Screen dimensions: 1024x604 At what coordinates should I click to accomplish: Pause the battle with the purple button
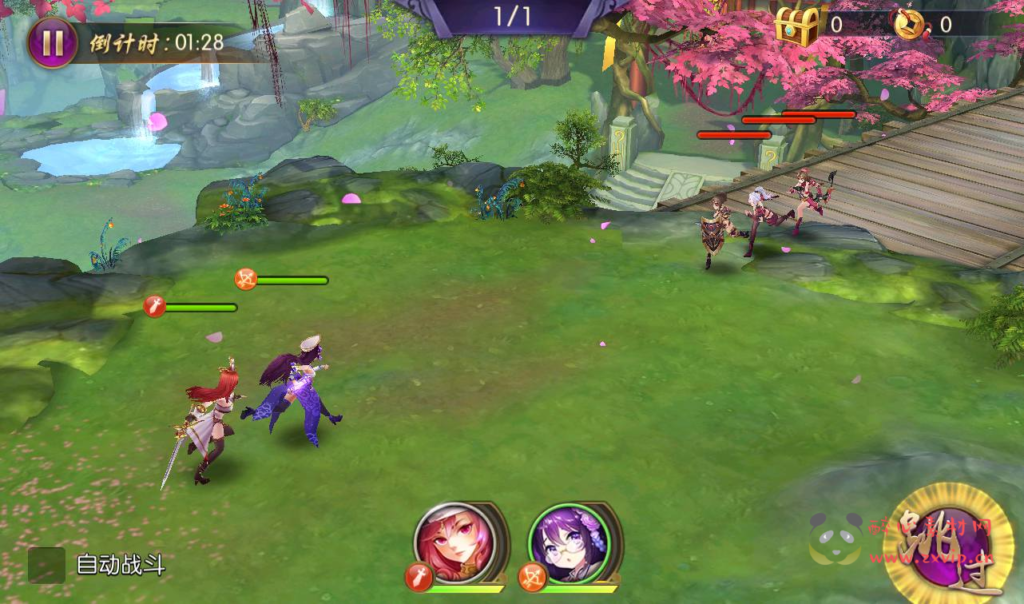(52, 43)
